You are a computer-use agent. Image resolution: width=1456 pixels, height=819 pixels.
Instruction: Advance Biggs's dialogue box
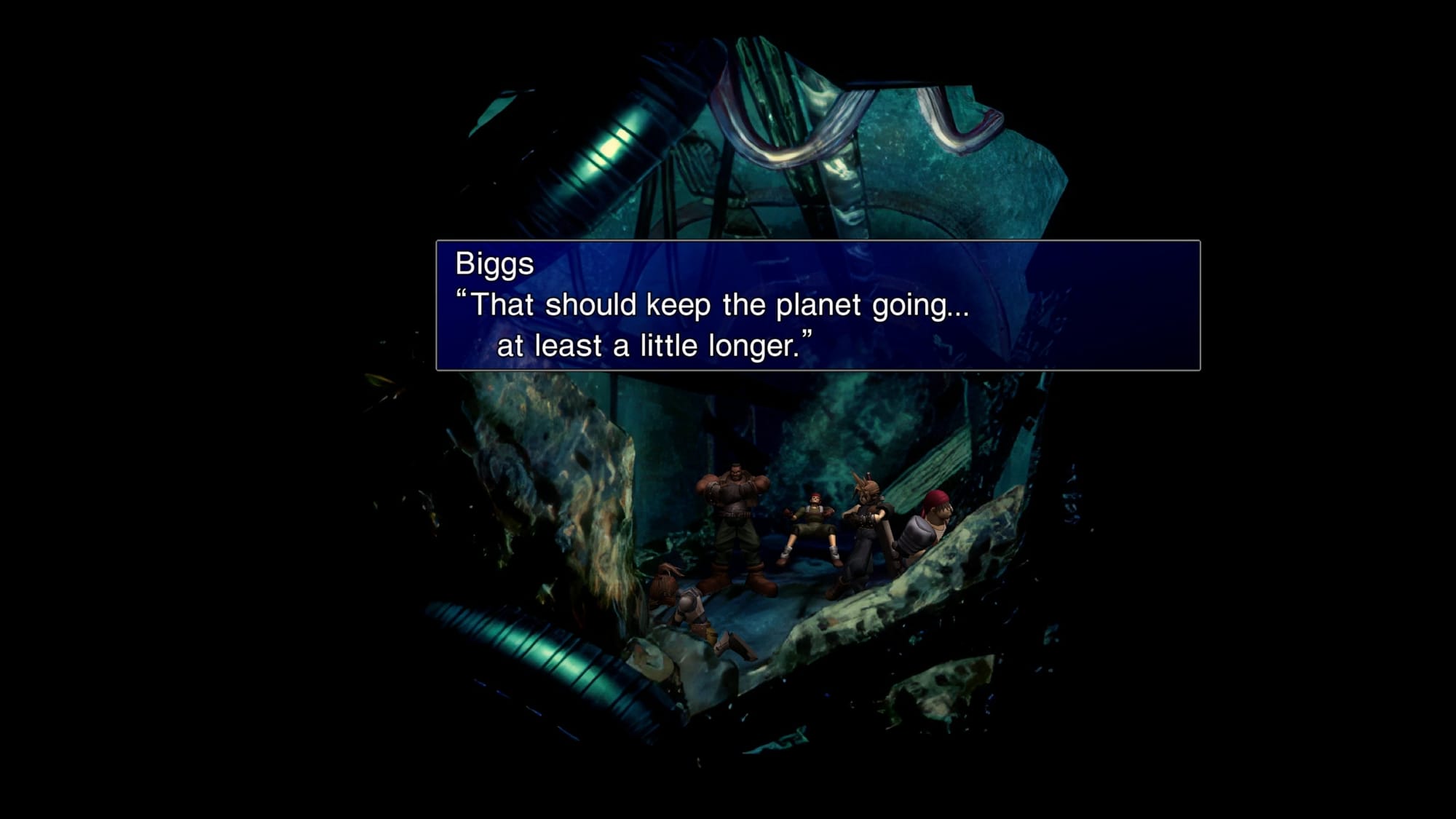click(818, 305)
